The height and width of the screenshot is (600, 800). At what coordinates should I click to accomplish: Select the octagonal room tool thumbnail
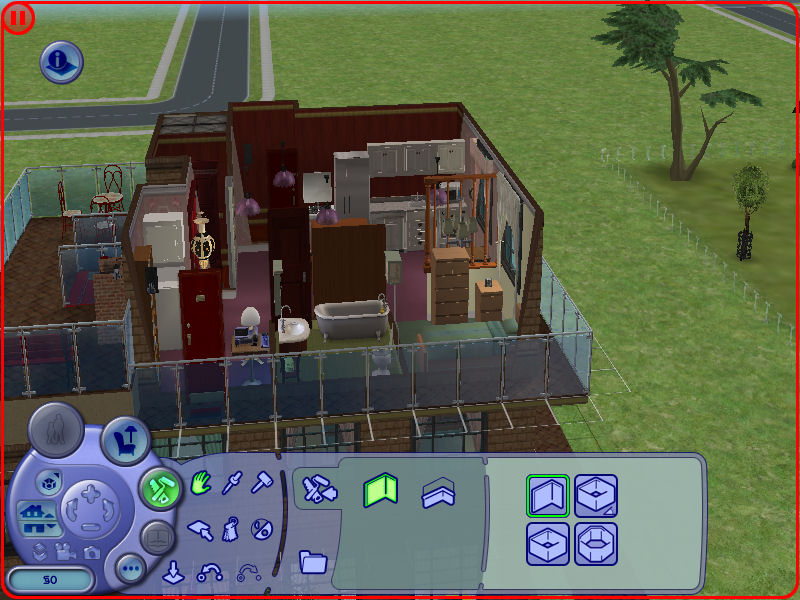pos(596,544)
